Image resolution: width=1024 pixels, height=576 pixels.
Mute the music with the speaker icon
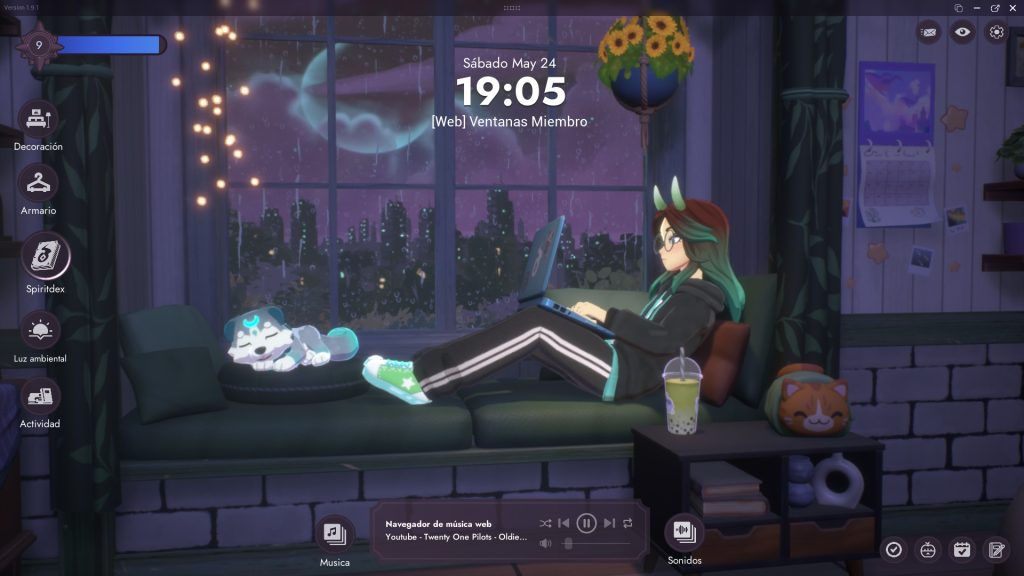545,544
